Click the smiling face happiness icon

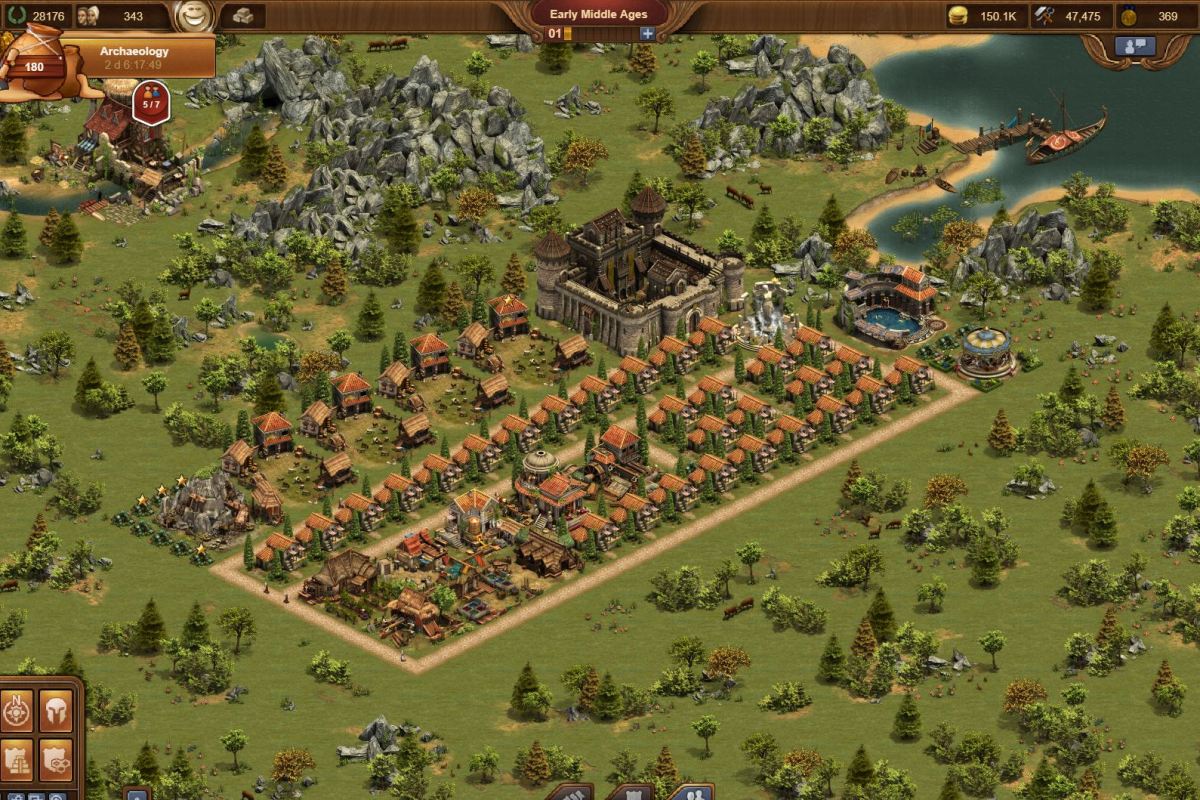tap(188, 16)
